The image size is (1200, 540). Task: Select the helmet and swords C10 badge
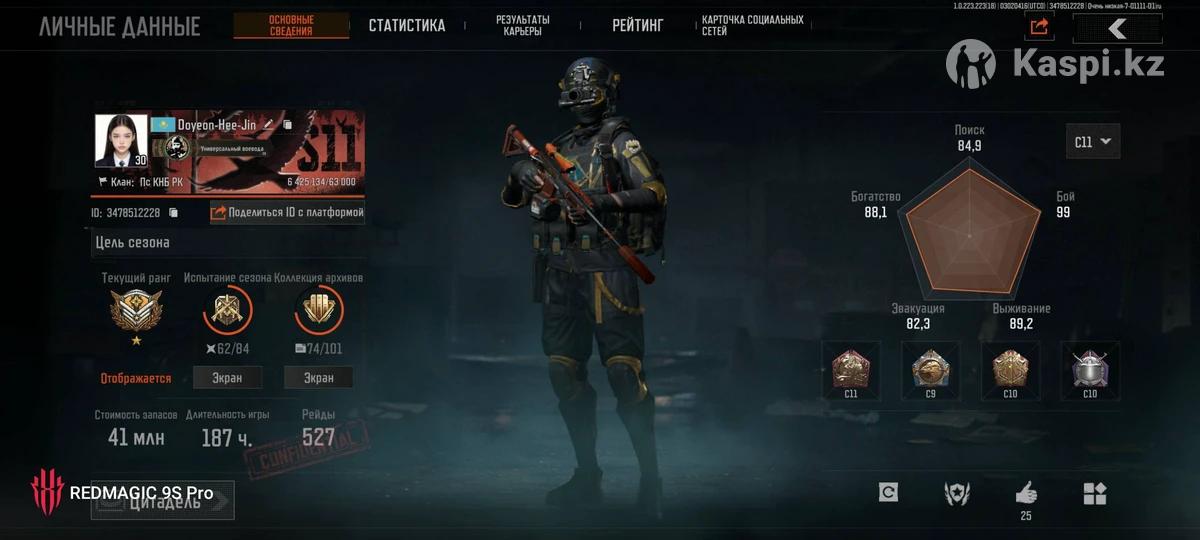(1090, 370)
